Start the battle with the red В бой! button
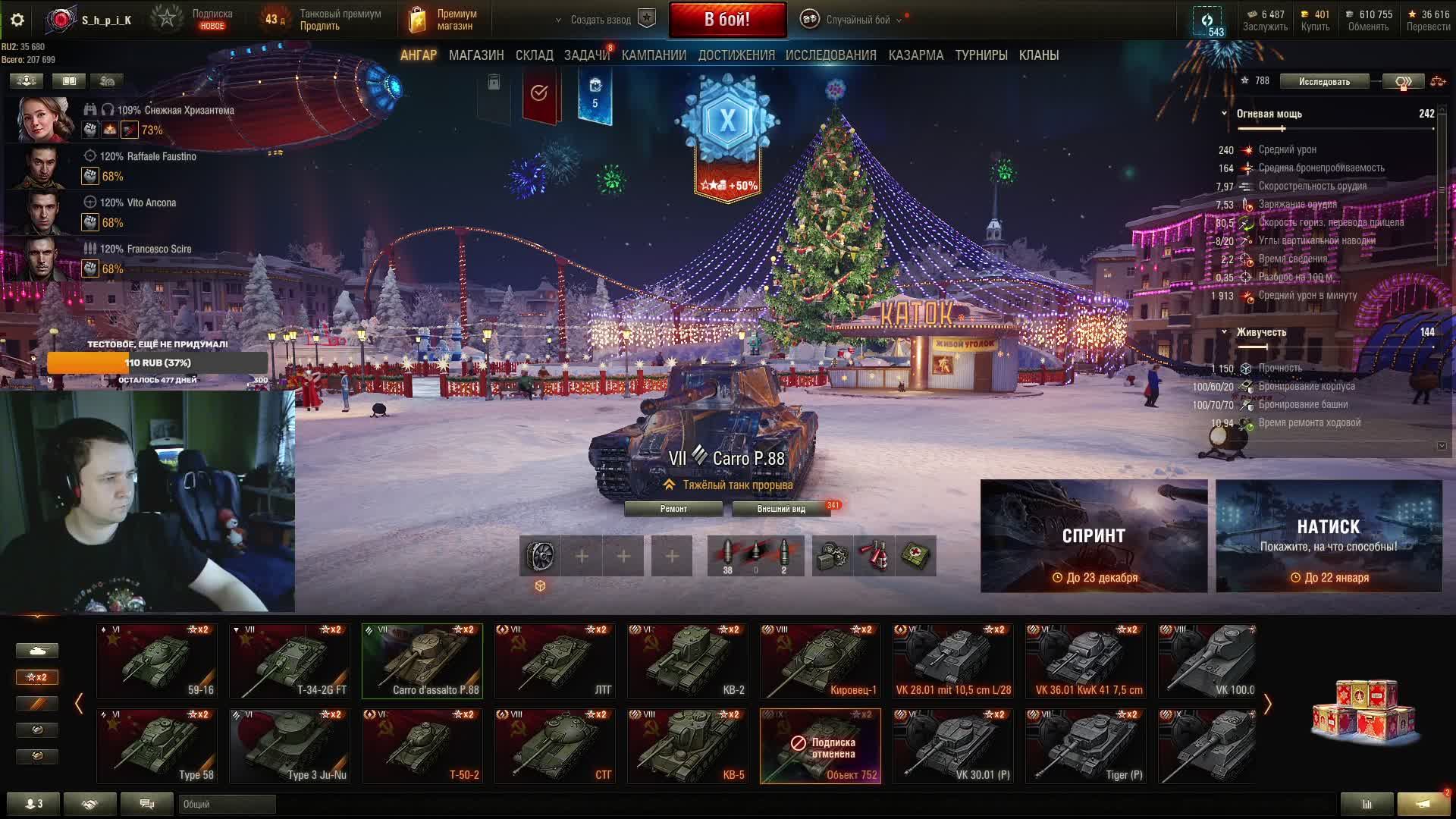 pos(726,20)
